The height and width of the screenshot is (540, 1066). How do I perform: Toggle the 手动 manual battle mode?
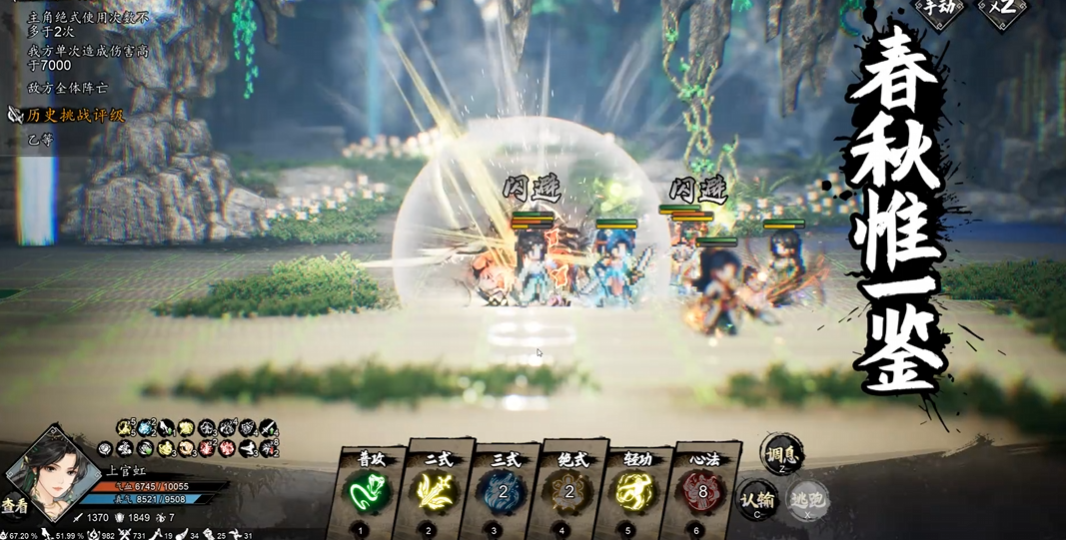point(940,10)
